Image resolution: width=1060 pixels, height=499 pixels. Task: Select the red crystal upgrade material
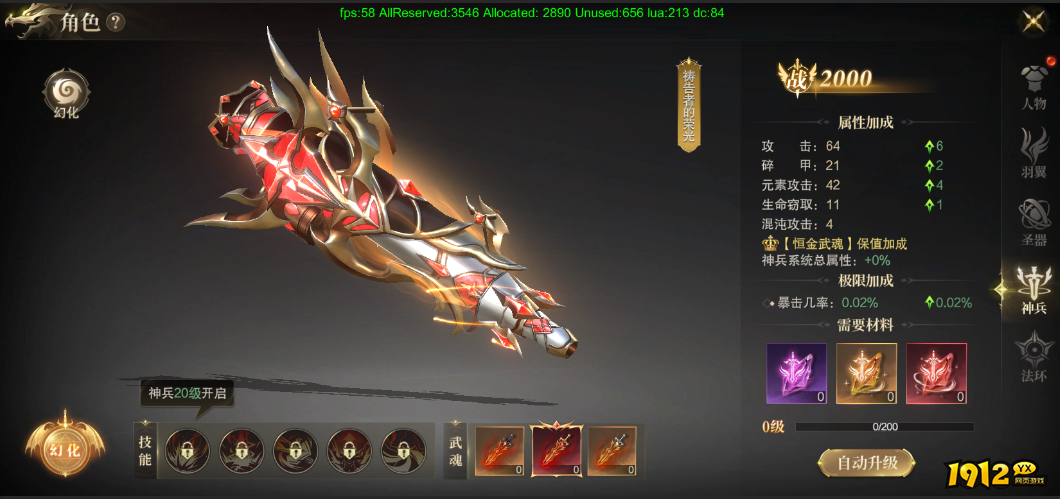point(936,374)
